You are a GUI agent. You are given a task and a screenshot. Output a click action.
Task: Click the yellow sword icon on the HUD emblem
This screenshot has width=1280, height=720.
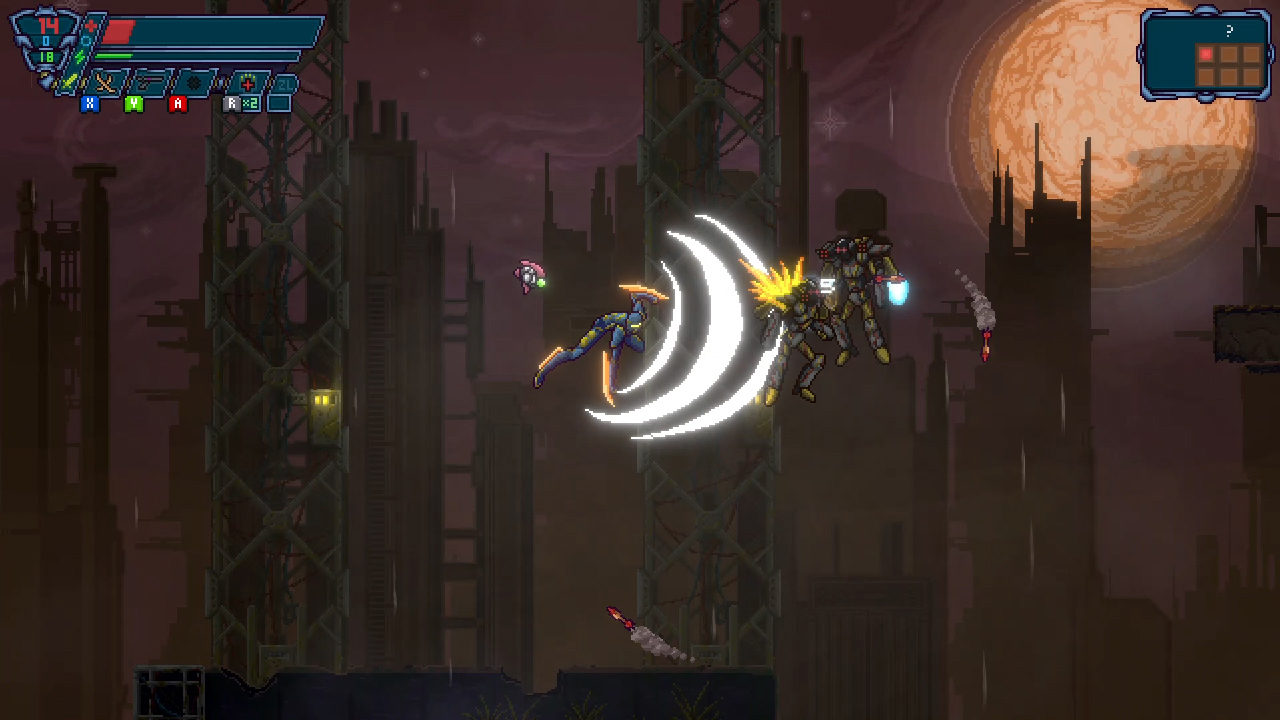pyautogui.click(x=70, y=80)
